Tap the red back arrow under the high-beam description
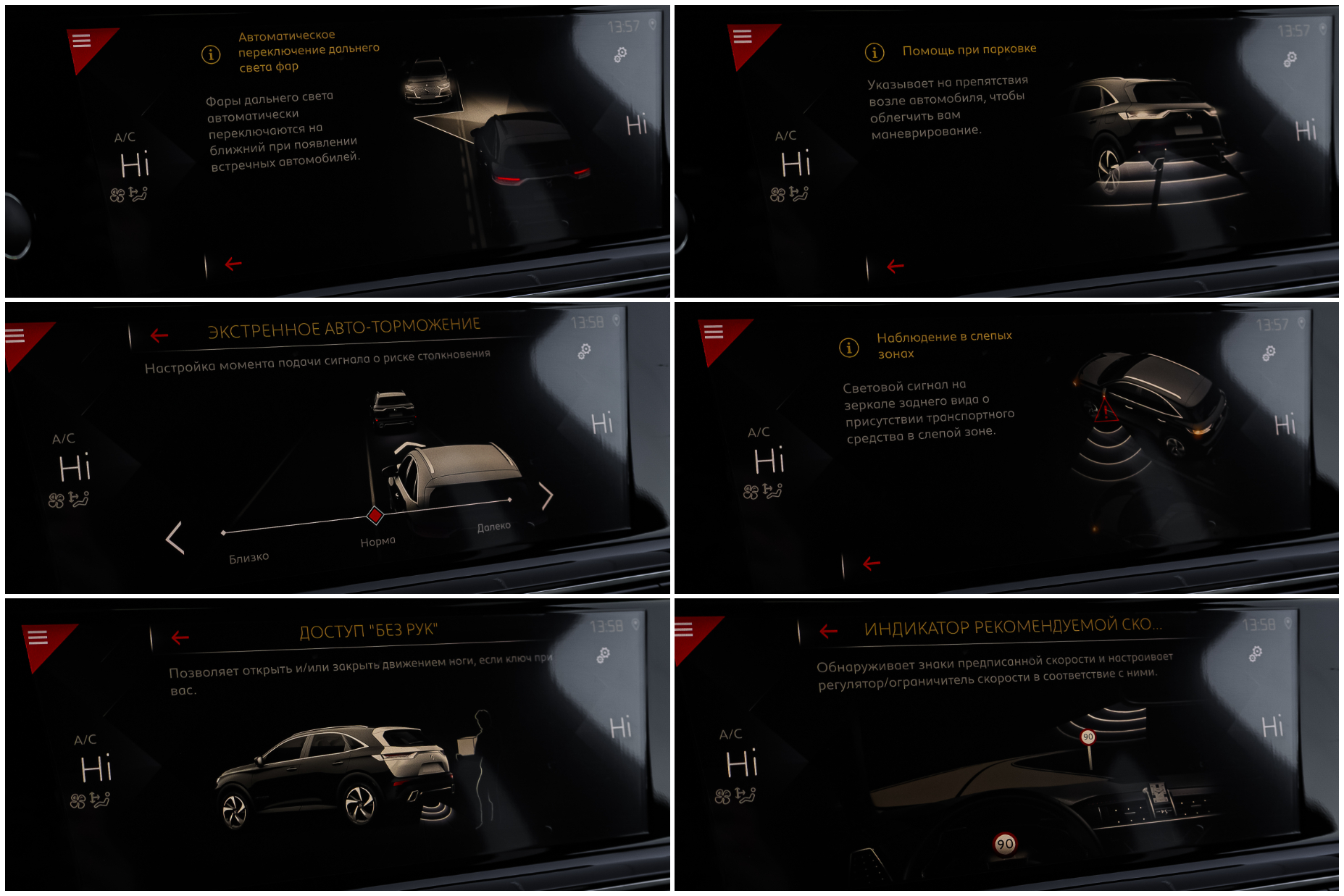This screenshot has width=1344, height=896. (x=233, y=264)
